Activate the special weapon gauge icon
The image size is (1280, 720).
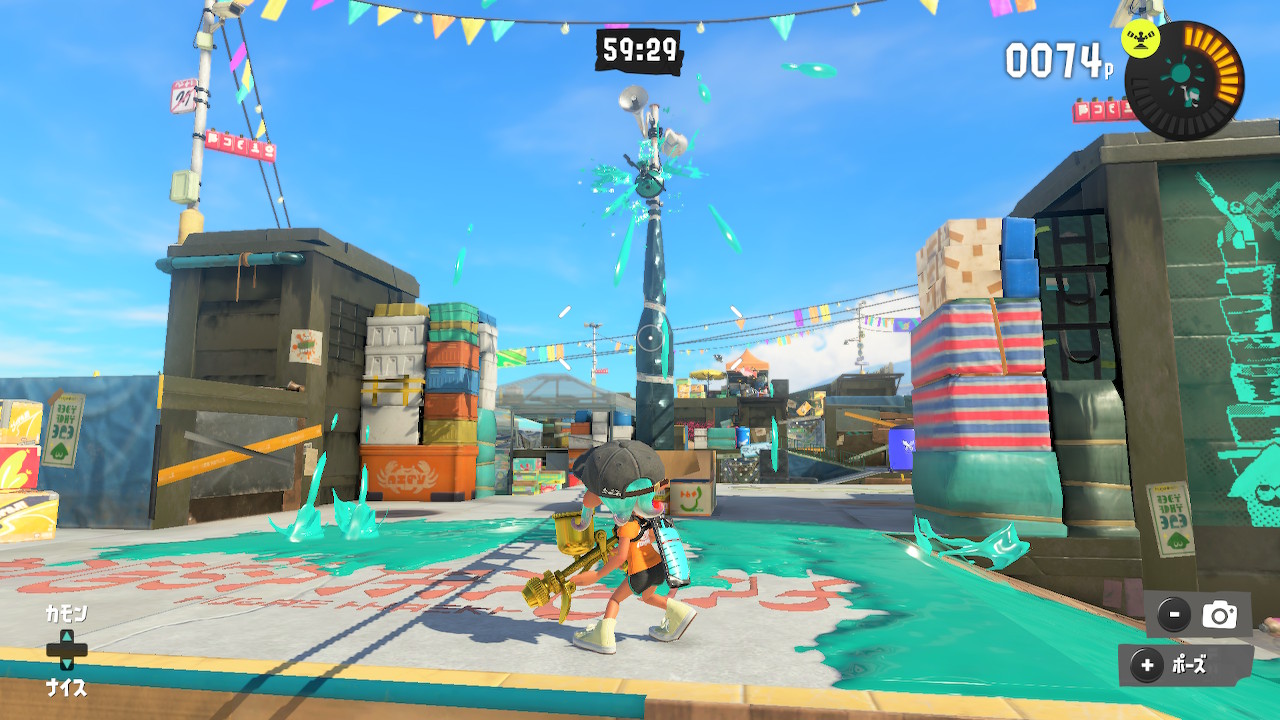click(1184, 79)
